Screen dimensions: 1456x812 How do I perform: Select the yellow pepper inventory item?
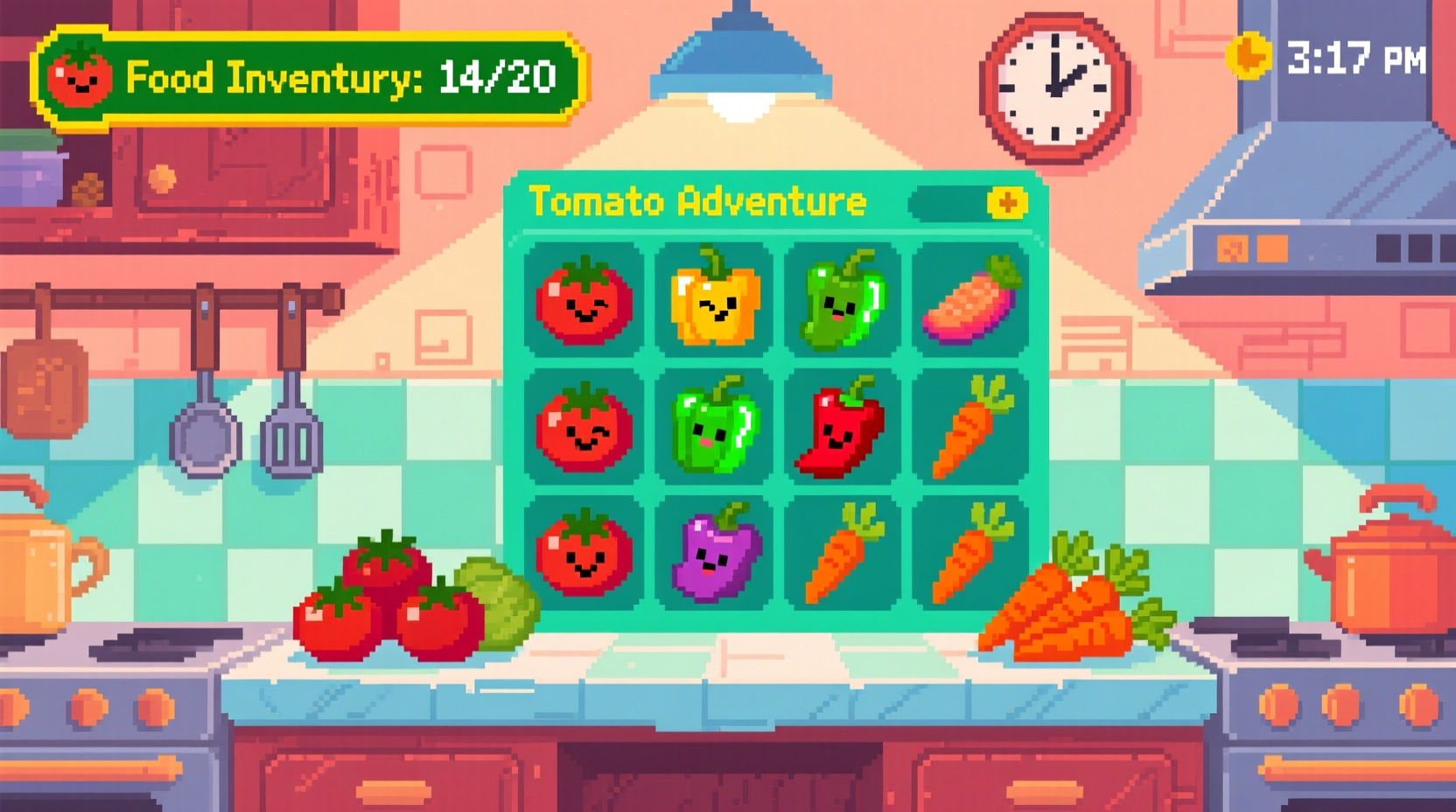click(x=714, y=302)
